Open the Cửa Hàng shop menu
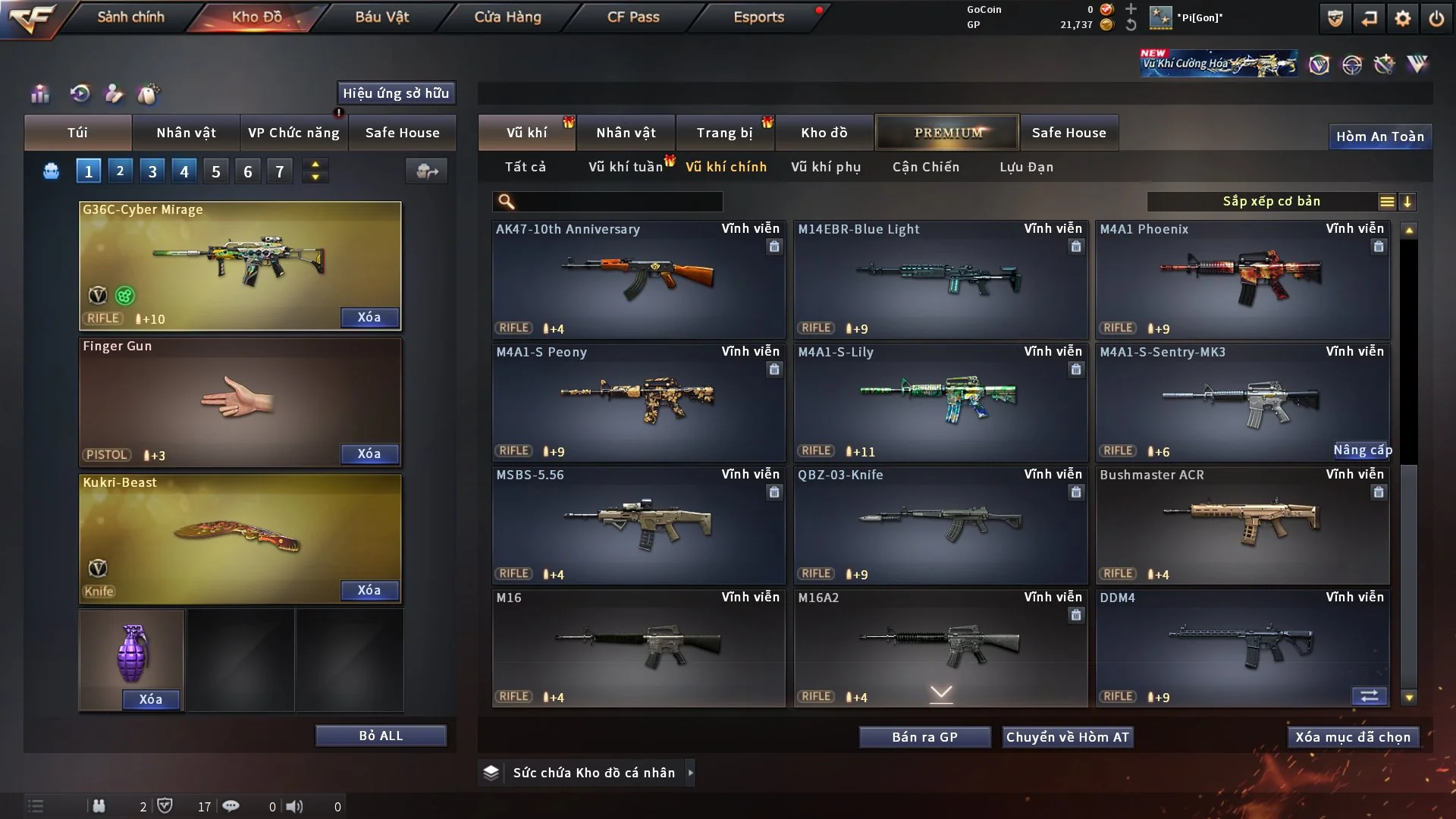Image resolution: width=1456 pixels, height=819 pixels. tap(507, 17)
